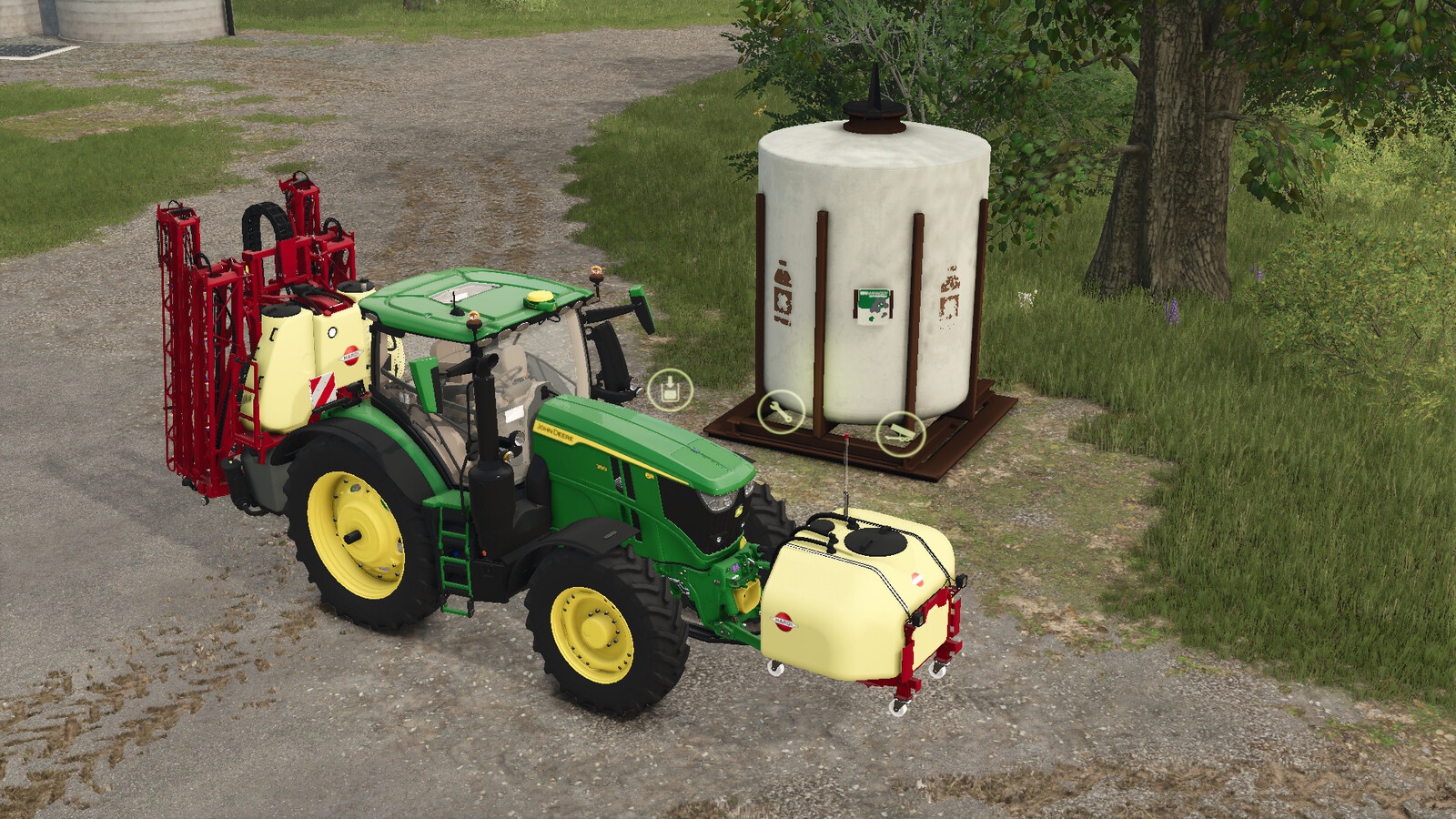Click the John Deere logo on the hood
The height and width of the screenshot is (819, 1456).
(553, 430)
